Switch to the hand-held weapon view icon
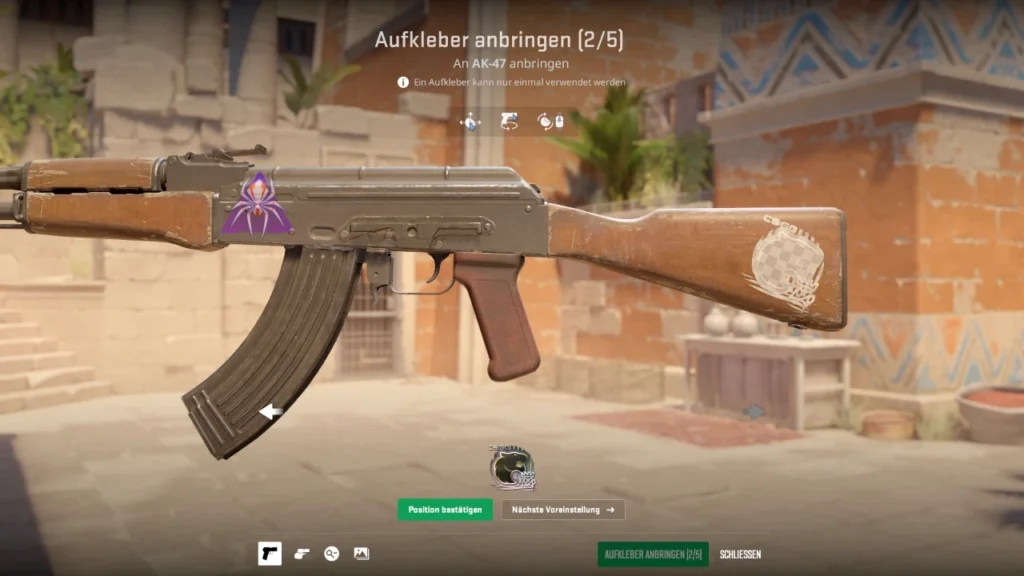1024x576 pixels. pos(302,554)
